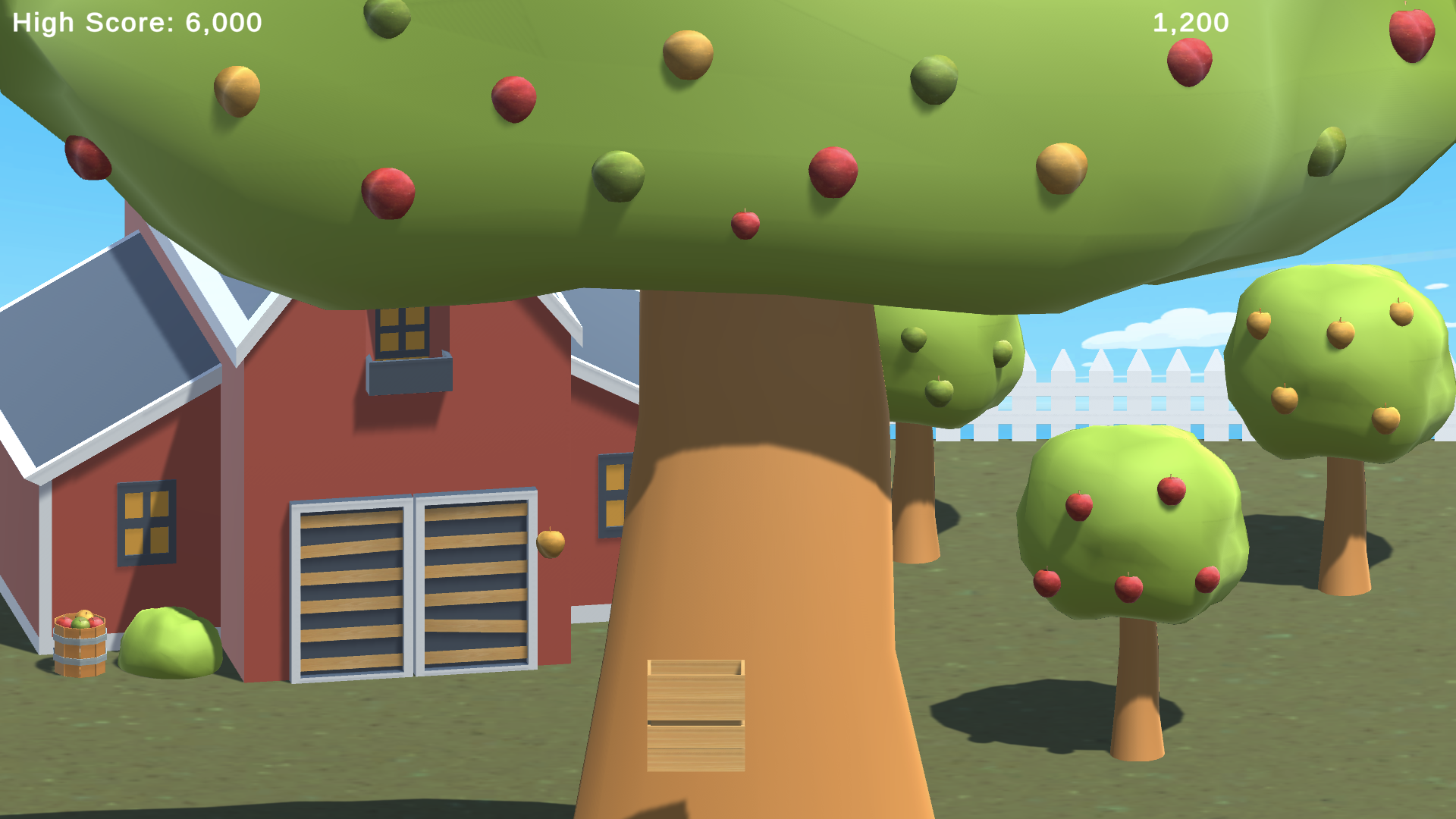Screen dimensions: 1456x819
Task: Click the main tree's trunk
Action: tap(758, 531)
